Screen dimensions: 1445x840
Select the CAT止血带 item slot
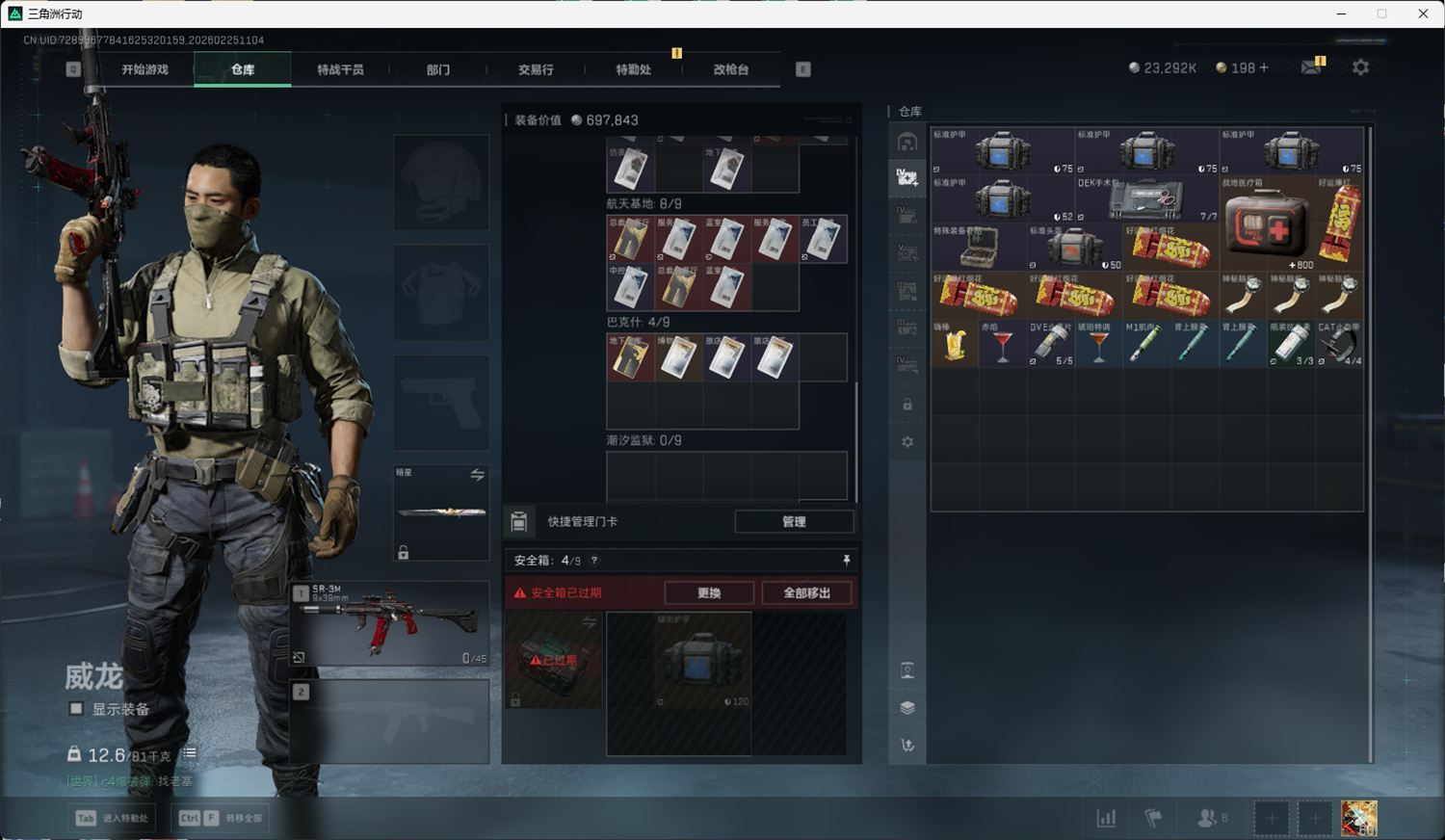click(x=1339, y=343)
